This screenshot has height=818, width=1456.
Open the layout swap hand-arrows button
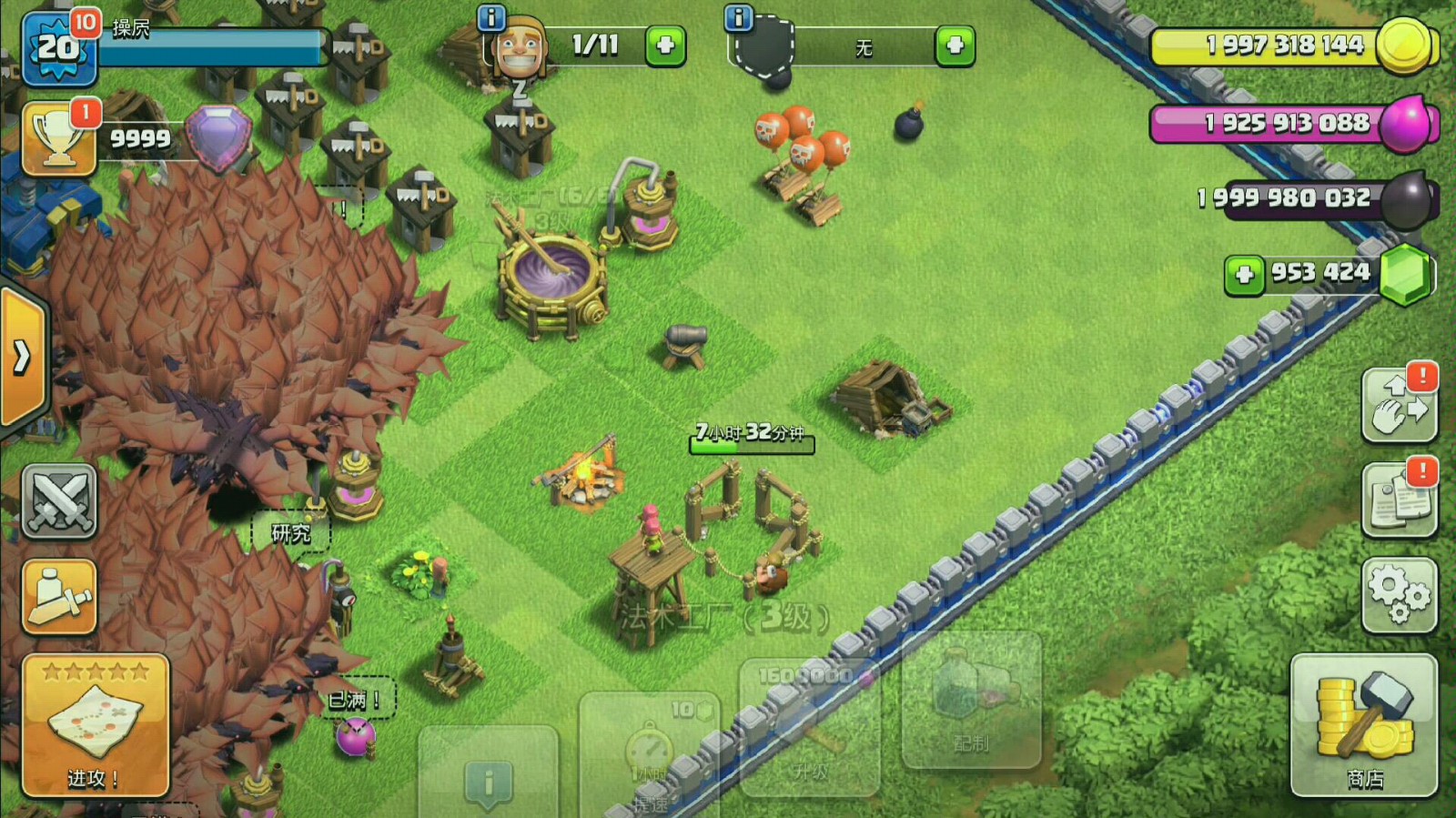[x=1400, y=406]
